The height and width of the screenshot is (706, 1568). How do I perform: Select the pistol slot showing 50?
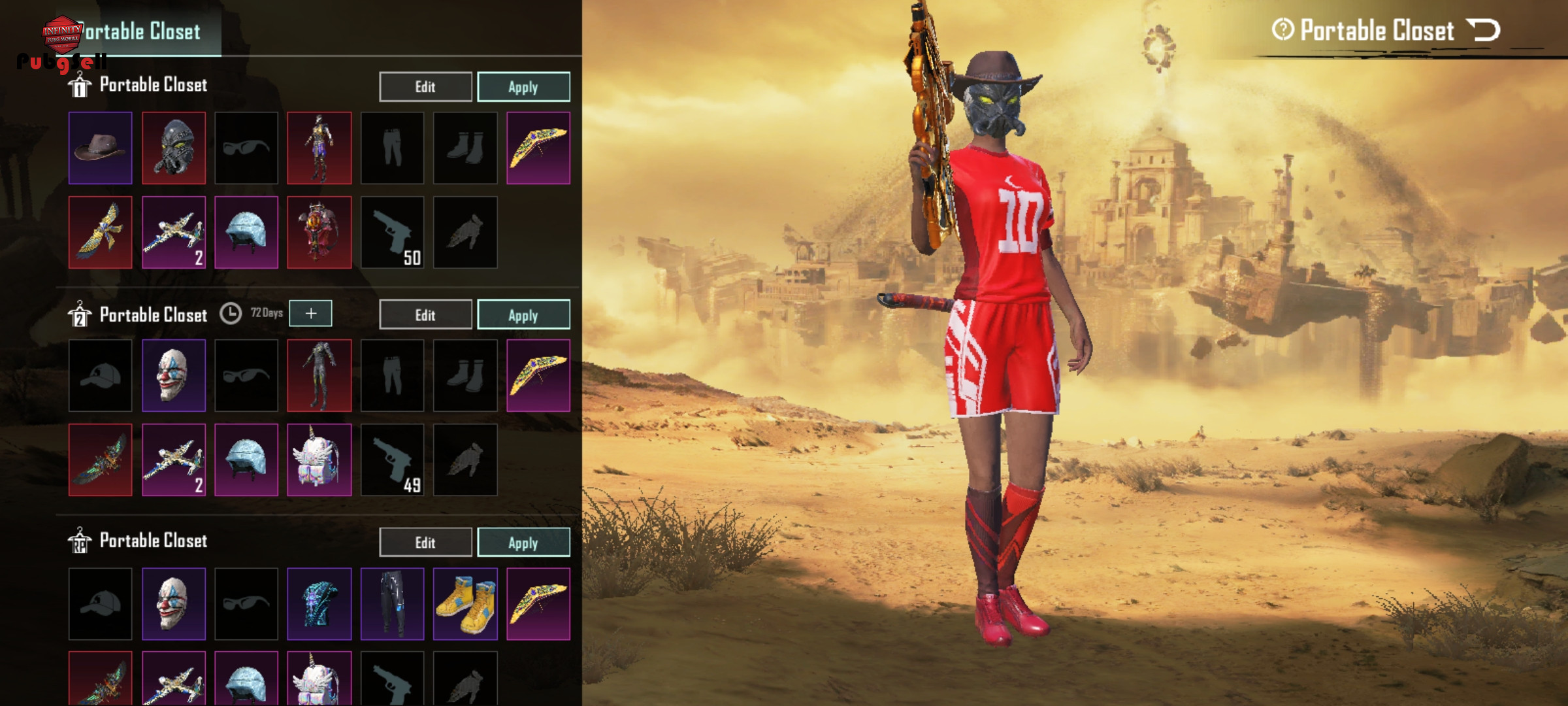point(393,232)
